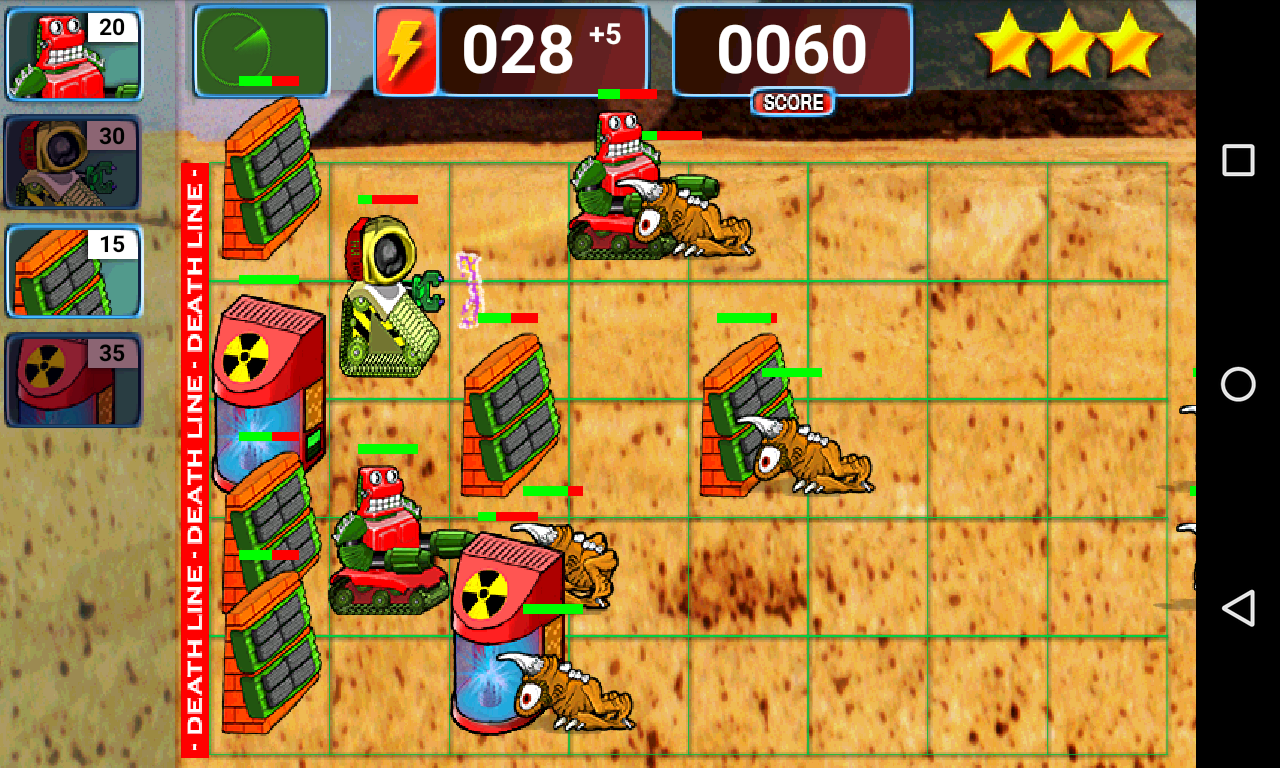Tap the red lightning bolt energy icon
1280x768 pixels.
[406, 51]
